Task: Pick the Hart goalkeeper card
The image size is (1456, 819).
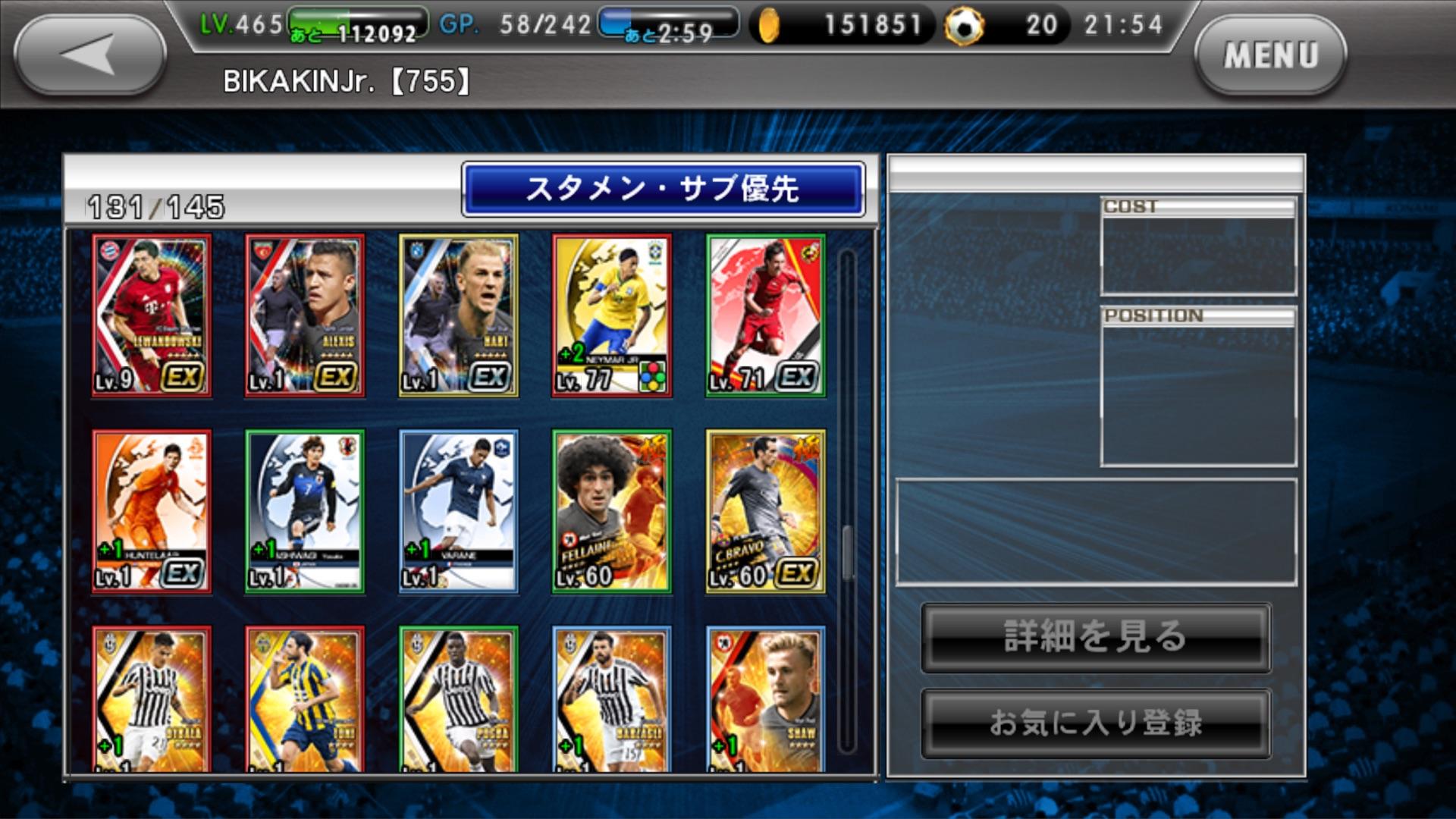Action: pyautogui.click(x=459, y=315)
